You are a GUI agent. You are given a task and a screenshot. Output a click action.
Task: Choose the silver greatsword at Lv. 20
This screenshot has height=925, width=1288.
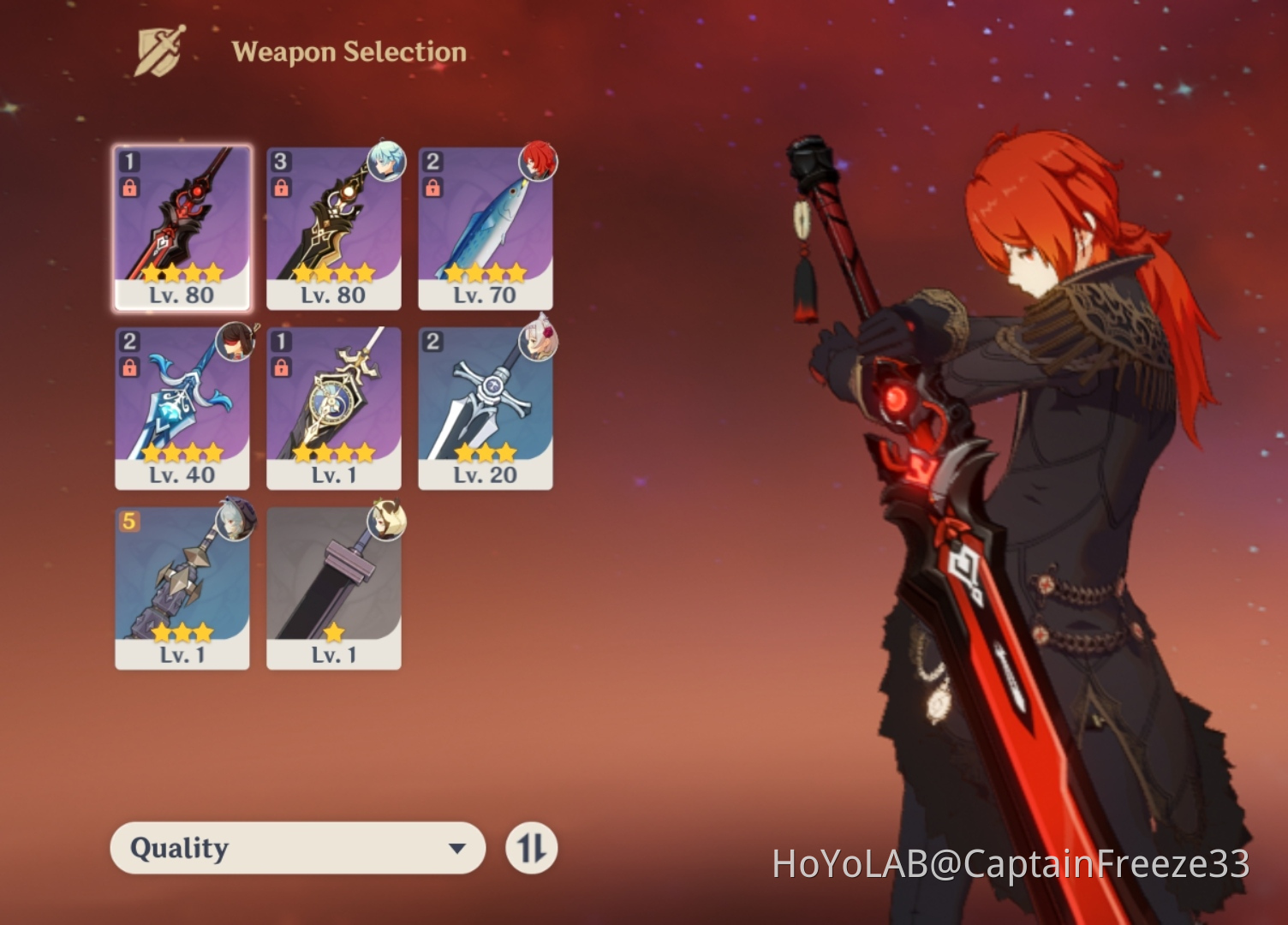(486, 407)
